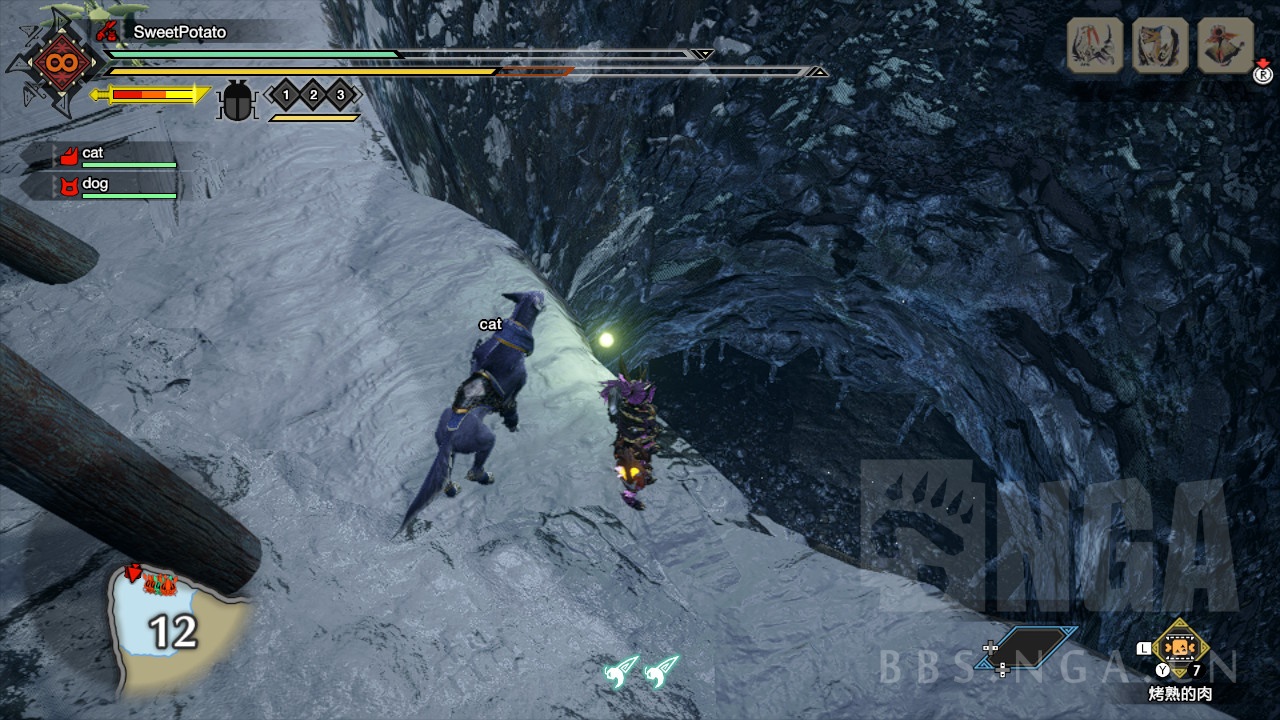Select the first monster icon in the target row
Screen dimensions: 1280x720
tap(1095, 45)
